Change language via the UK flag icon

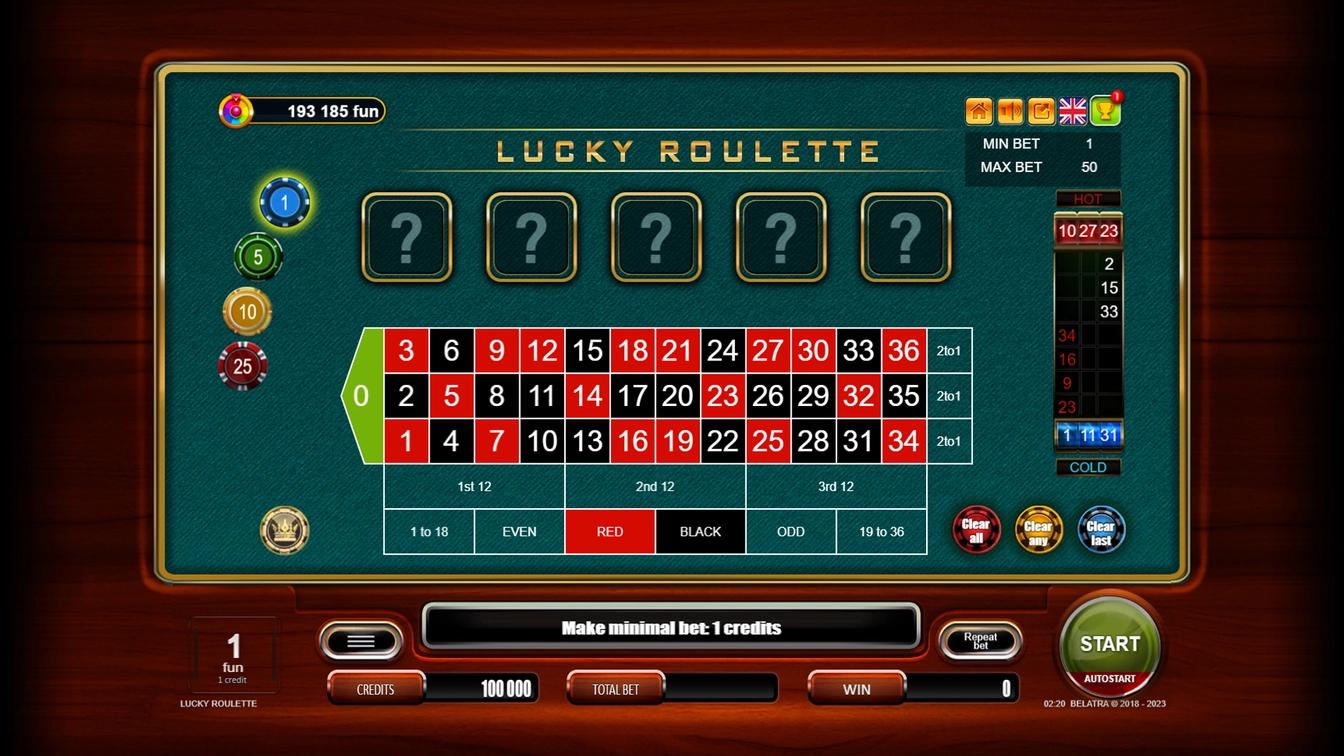click(x=1072, y=111)
